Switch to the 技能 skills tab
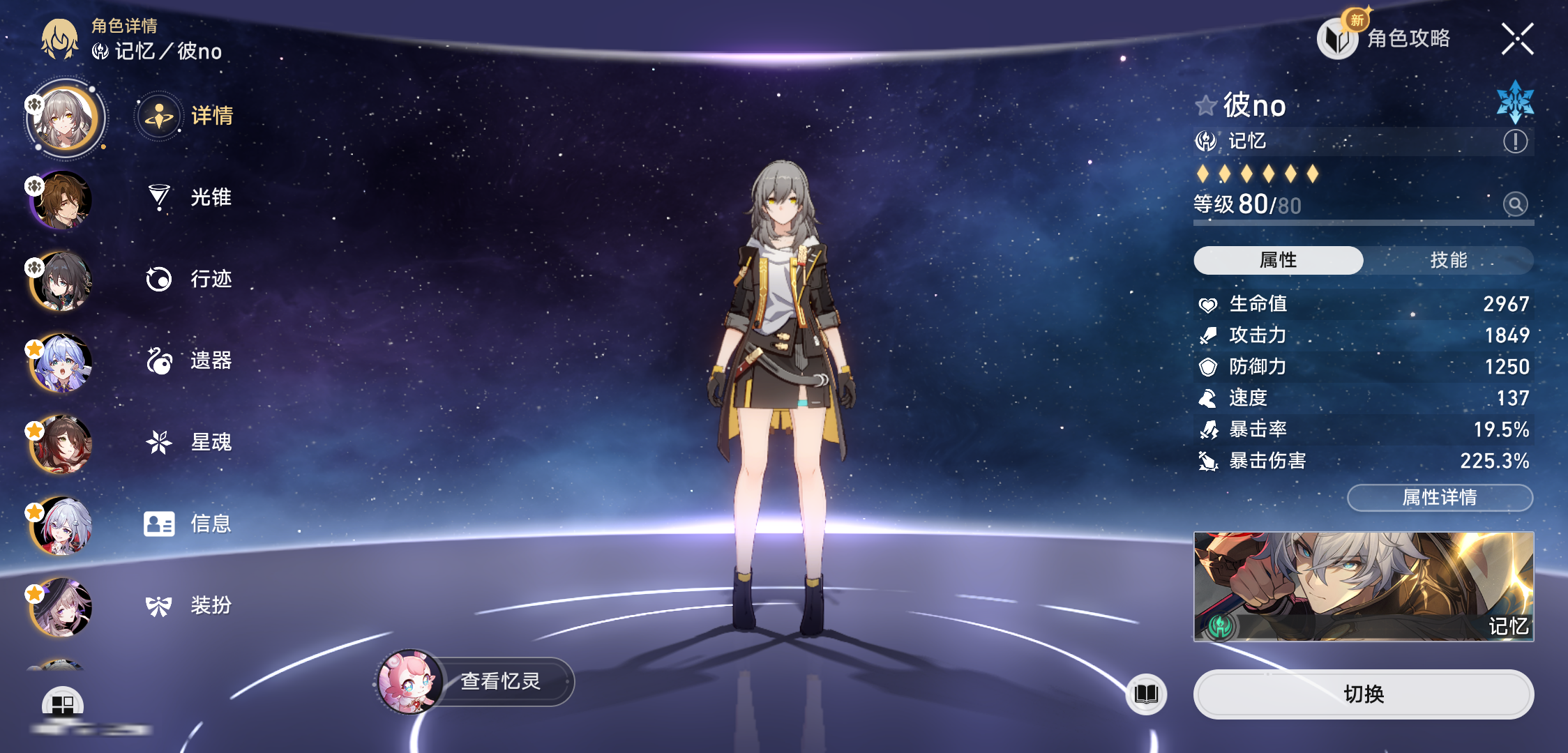The height and width of the screenshot is (753, 1568). 1448,260
